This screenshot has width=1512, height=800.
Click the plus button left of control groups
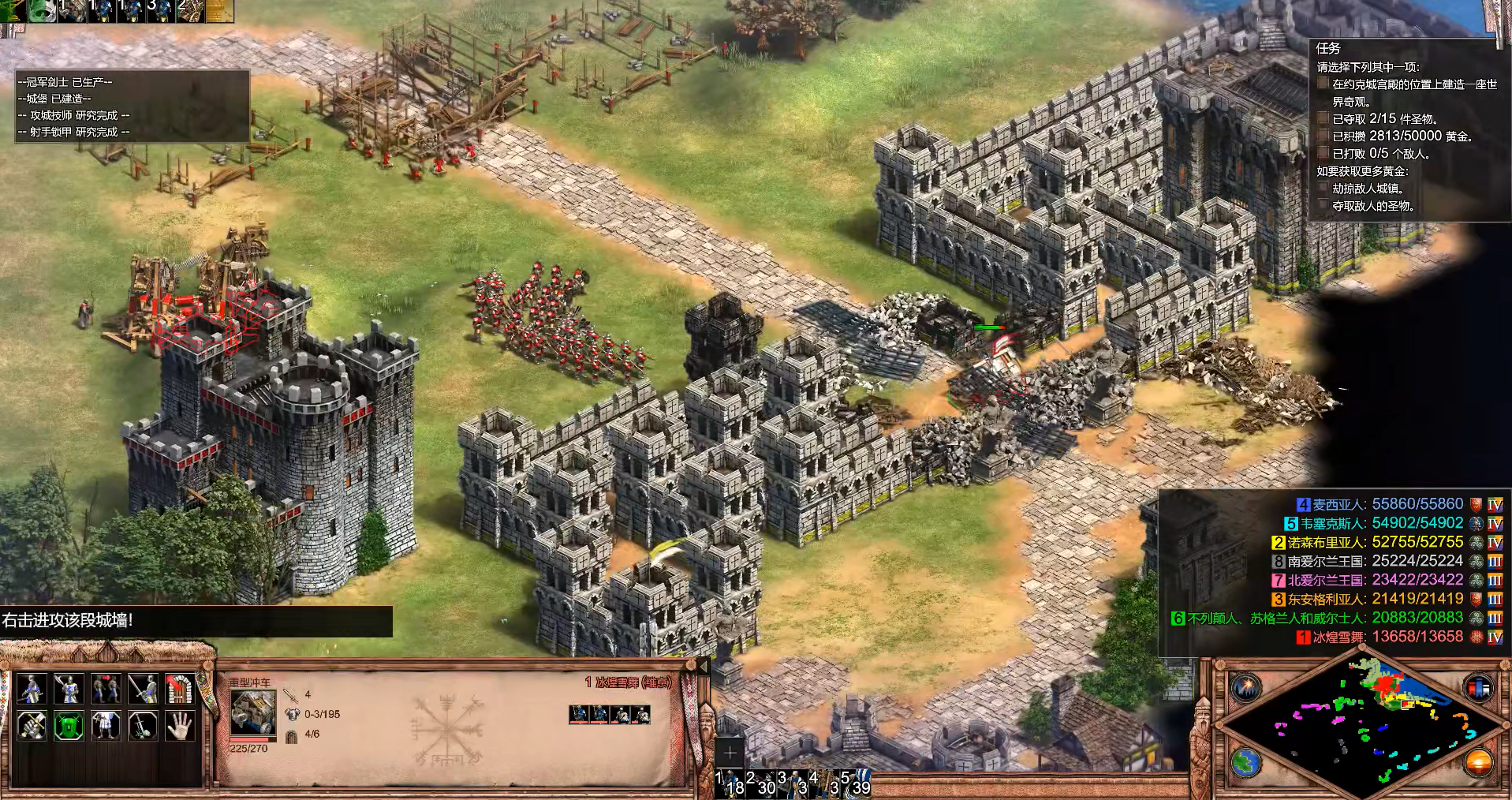(730, 753)
